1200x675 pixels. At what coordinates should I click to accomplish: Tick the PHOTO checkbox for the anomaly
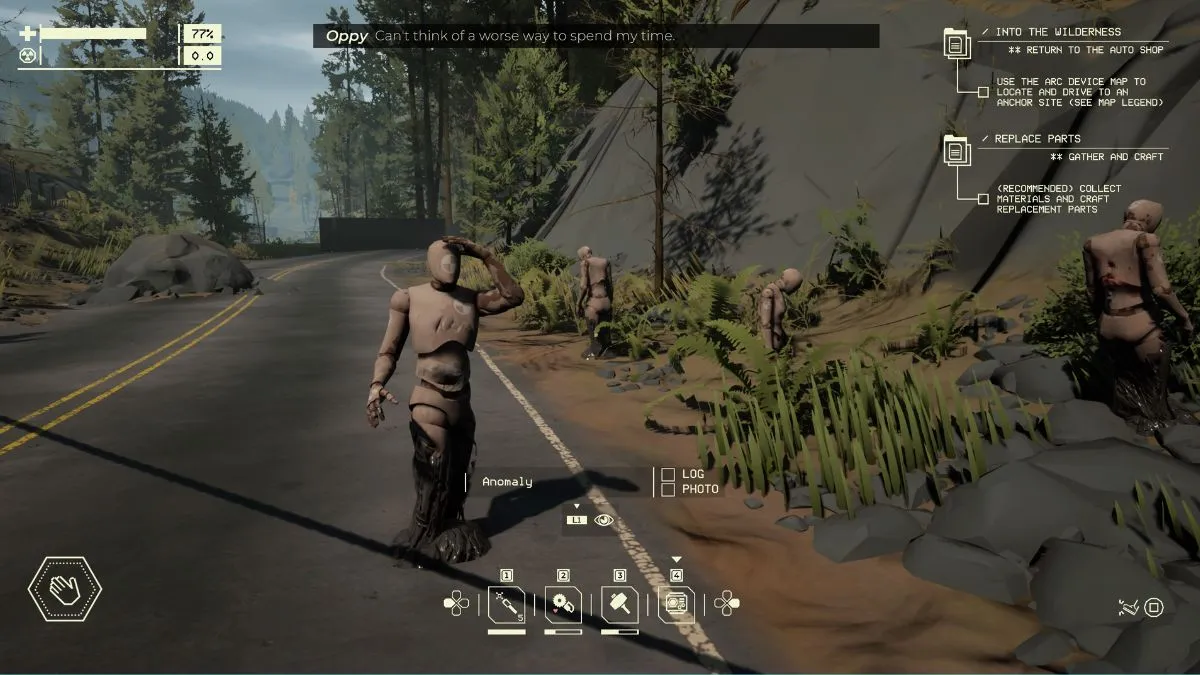pos(668,489)
